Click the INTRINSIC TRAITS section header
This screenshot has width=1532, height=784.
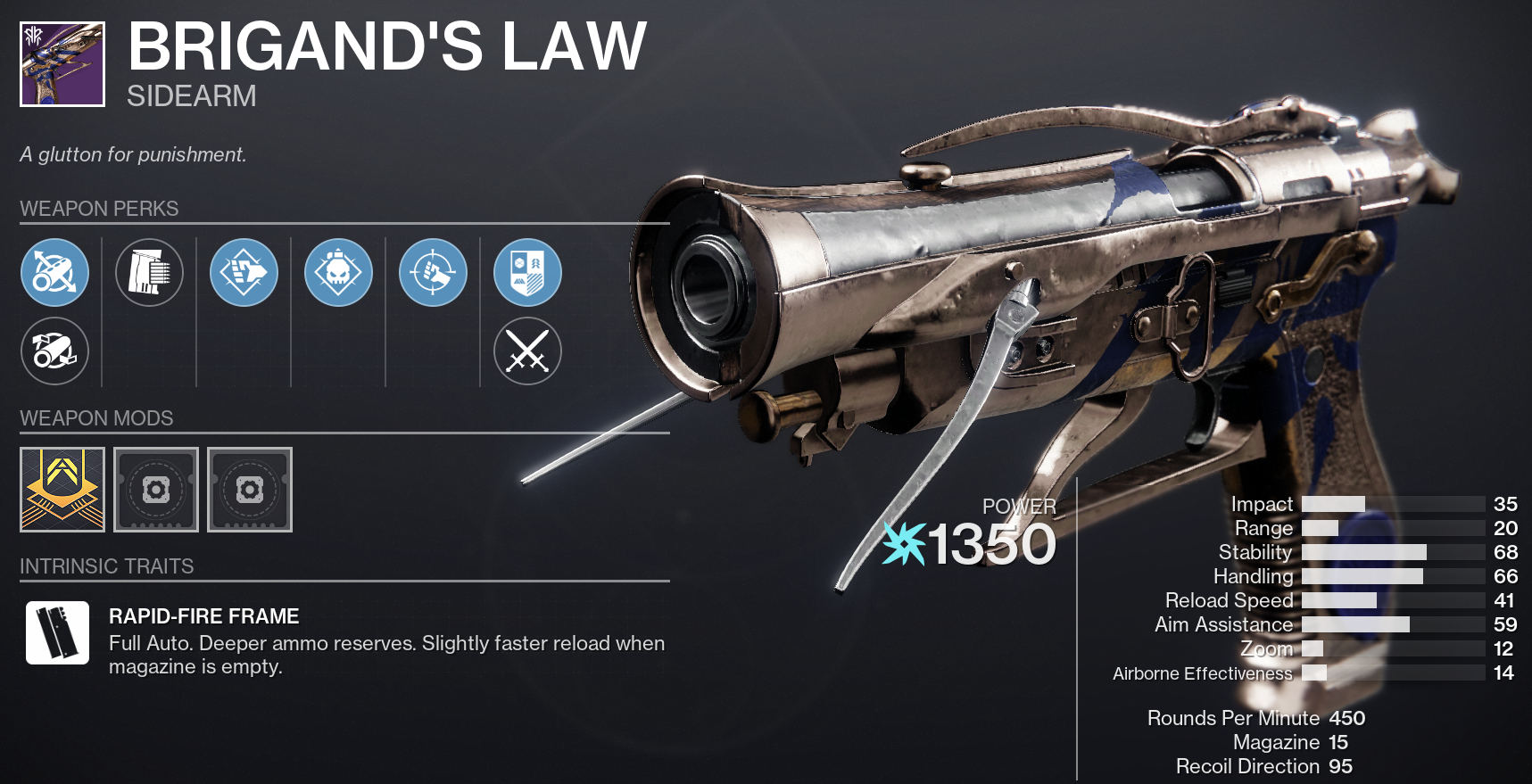[x=106, y=565]
